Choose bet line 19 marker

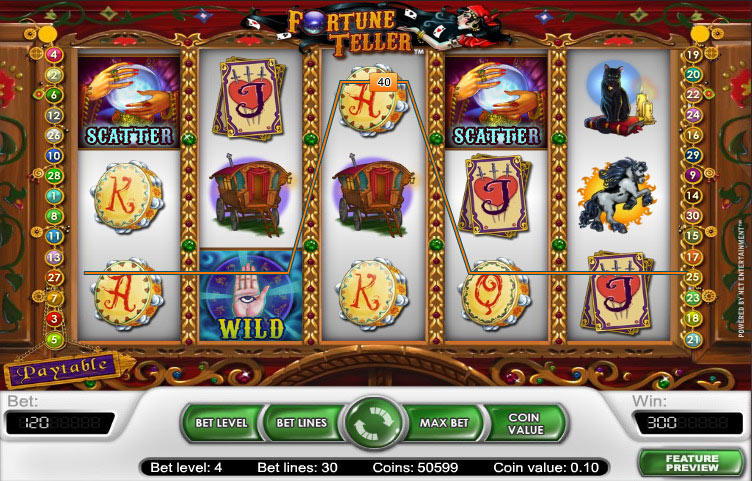tap(692, 54)
